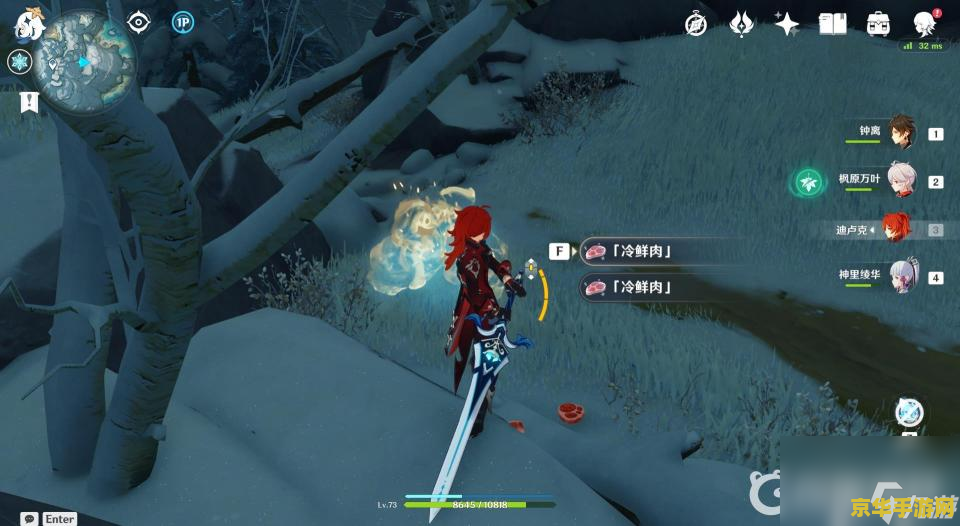The width and height of the screenshot is (960, 526).
Task: Switch to party member 神里绫华
Action: (901, 276)
